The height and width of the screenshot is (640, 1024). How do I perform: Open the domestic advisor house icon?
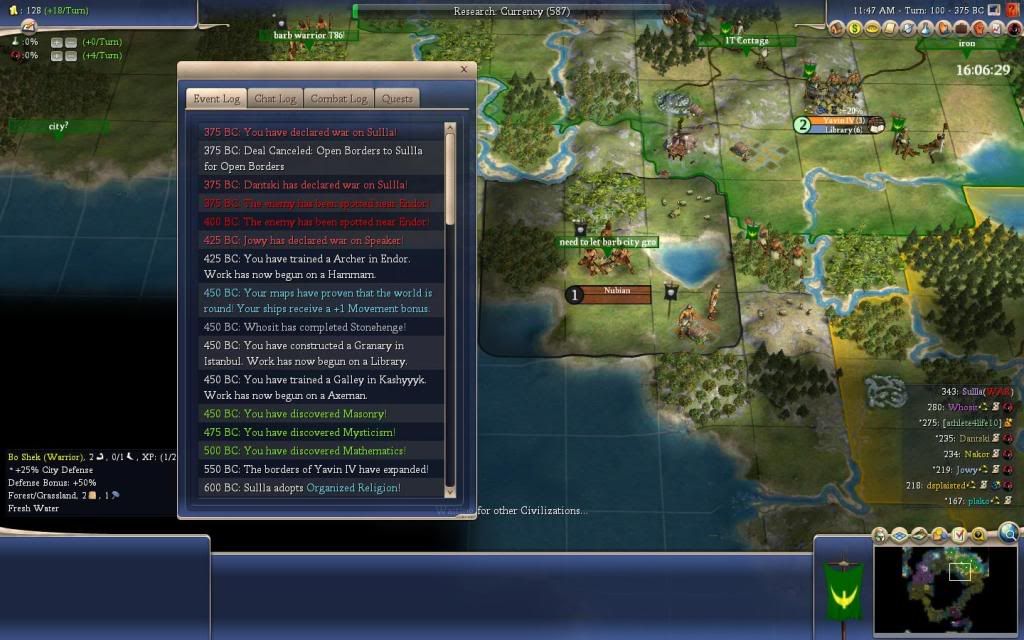coord(838,28)
